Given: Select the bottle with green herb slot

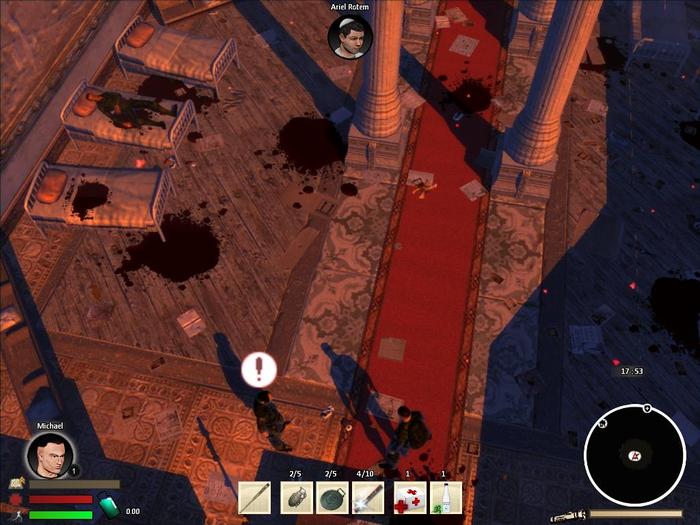Looking at the screenshot, I should click(444, 497).
